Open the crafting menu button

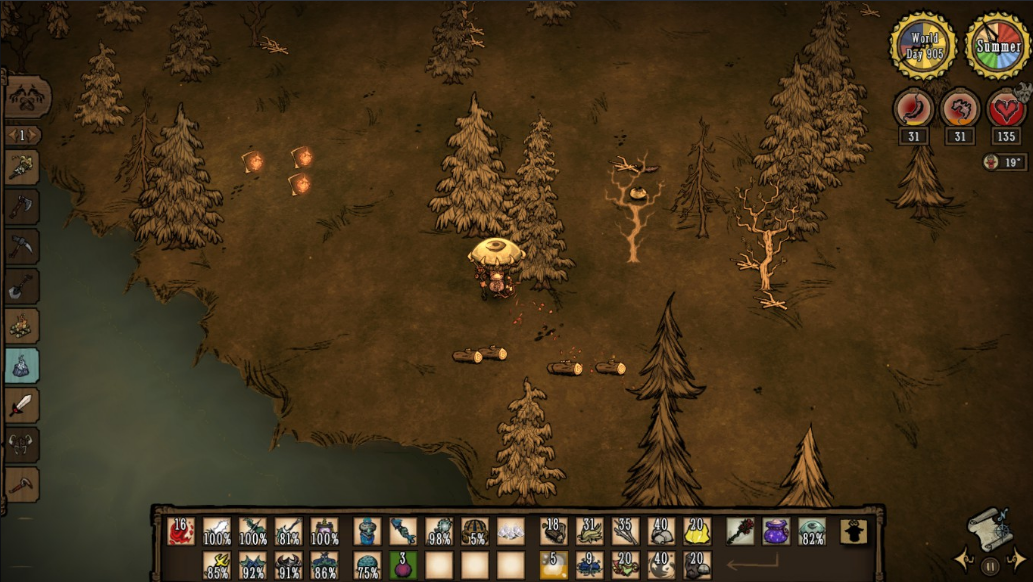27,98
